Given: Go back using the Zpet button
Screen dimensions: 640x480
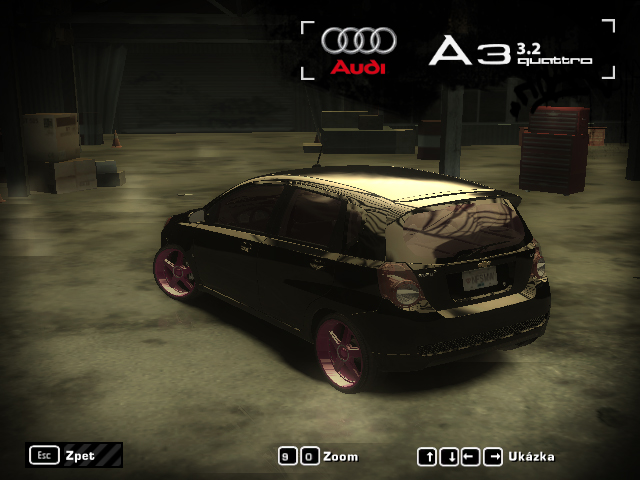Looking at the screenshot, I should (x=74, y=455).
